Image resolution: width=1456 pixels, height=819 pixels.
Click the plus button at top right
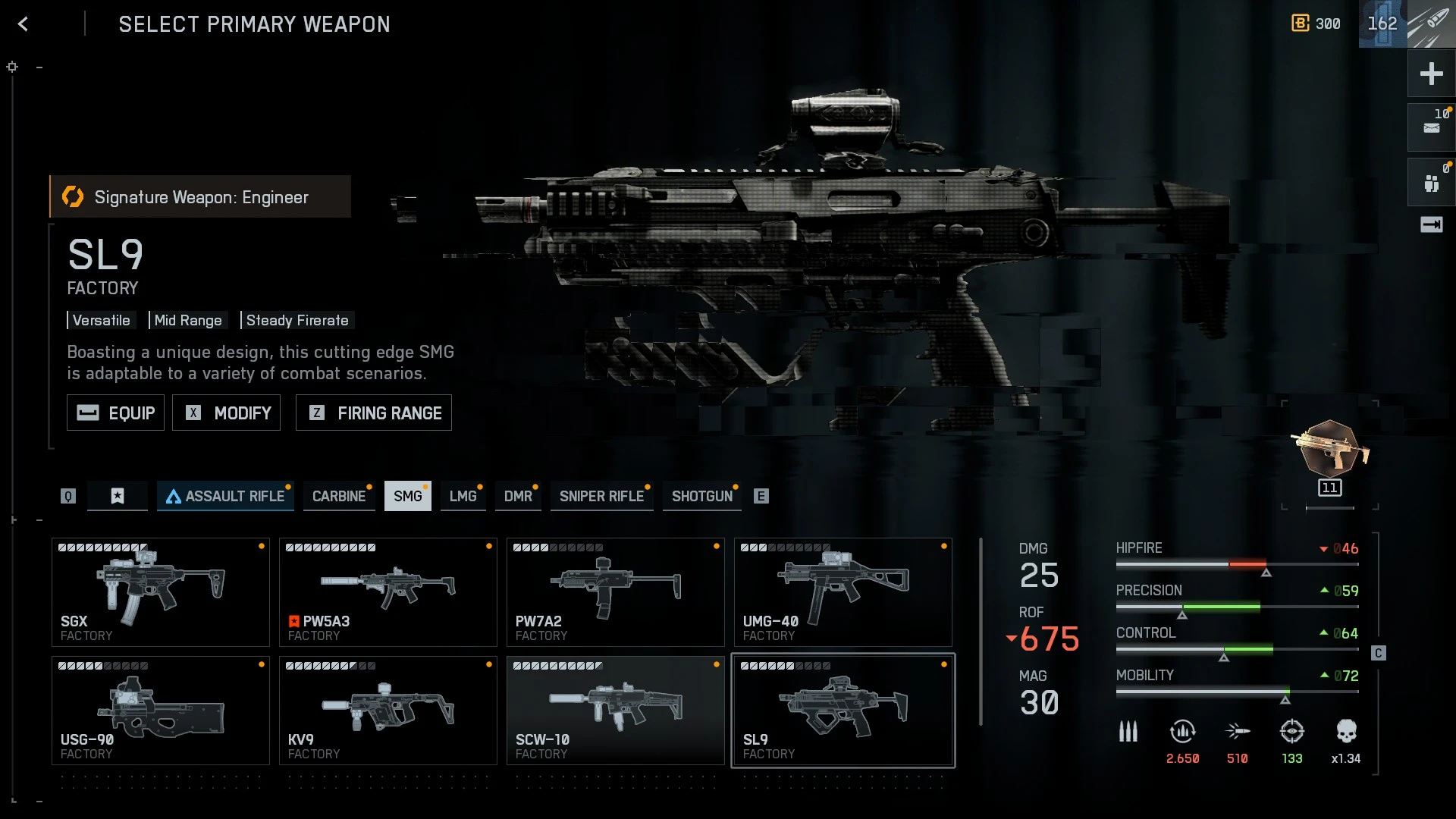point(1431,74)
